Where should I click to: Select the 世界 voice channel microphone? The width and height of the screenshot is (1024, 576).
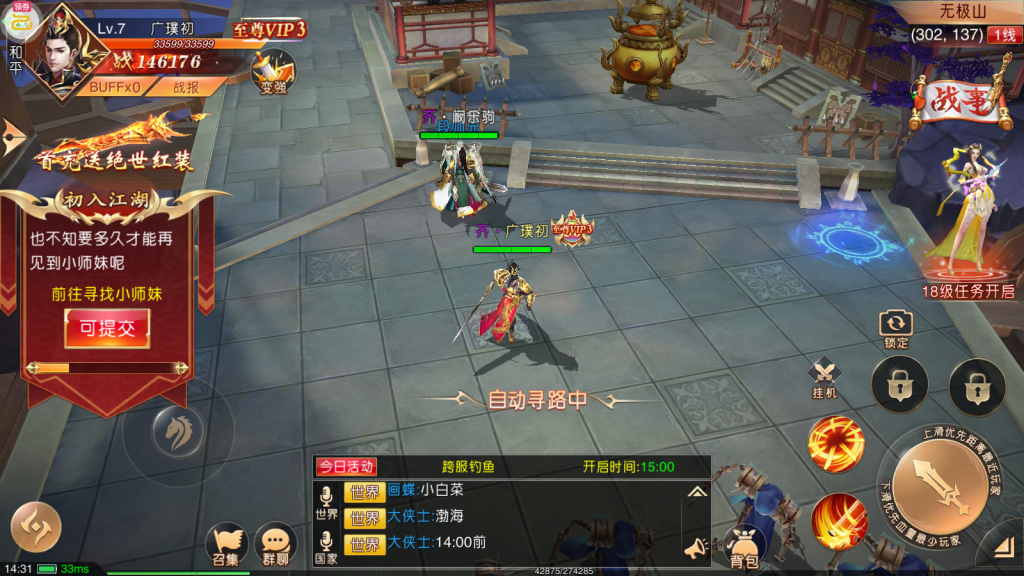[x=326, y=500]
